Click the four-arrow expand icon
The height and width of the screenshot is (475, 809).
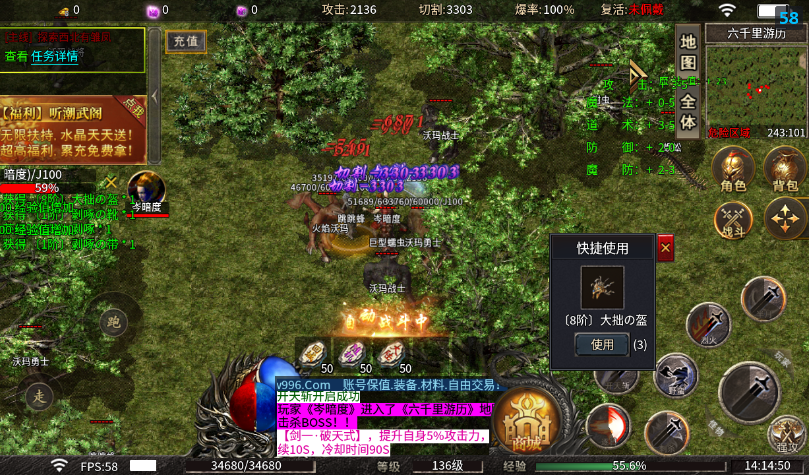(785, 218)
